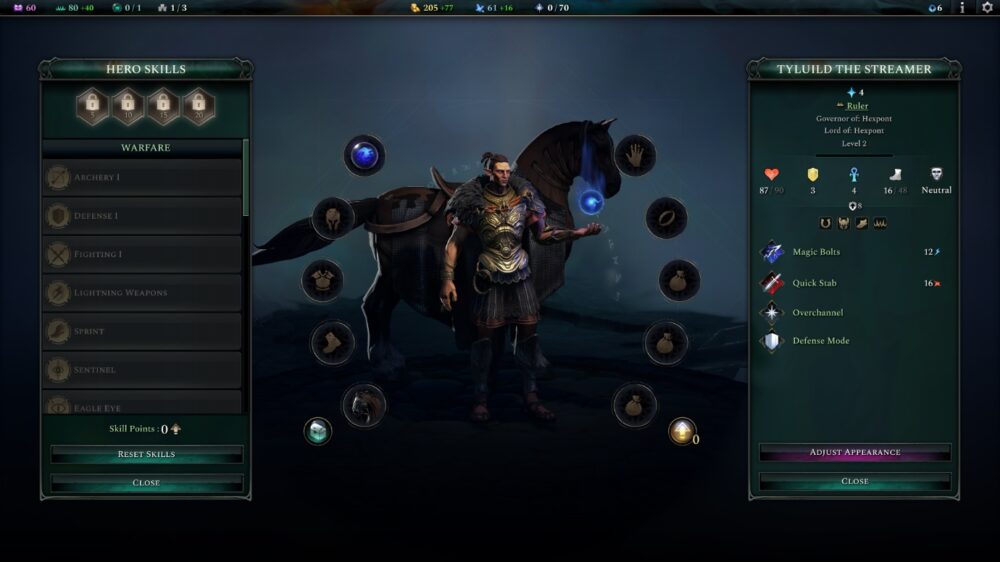The height and width of the screenshot is (562, 1000).
Task: Choose the Defense I skill row
Action: click(143, 216)
